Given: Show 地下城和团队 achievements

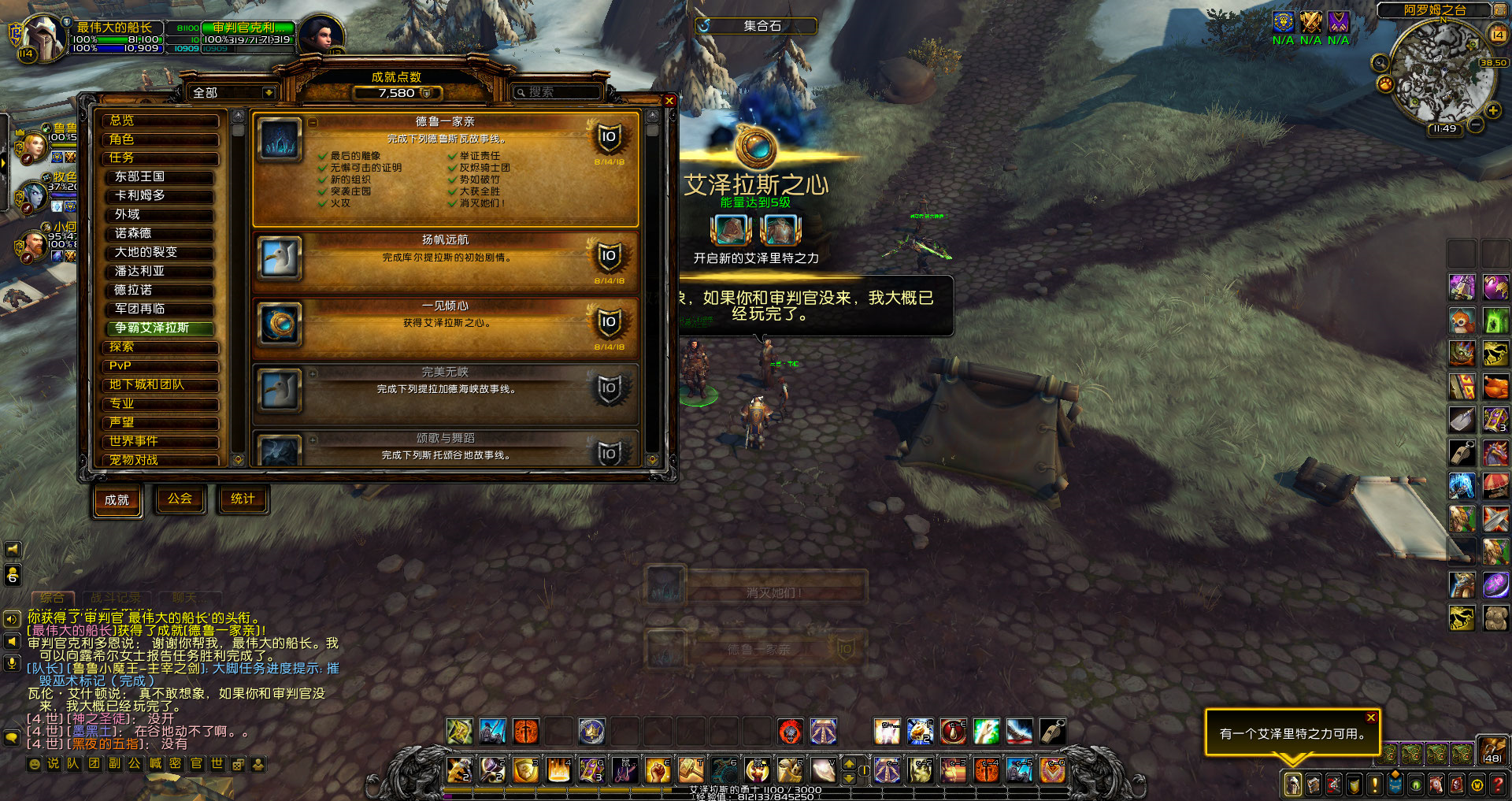Looking at the screenshot, I should point(160,385).
